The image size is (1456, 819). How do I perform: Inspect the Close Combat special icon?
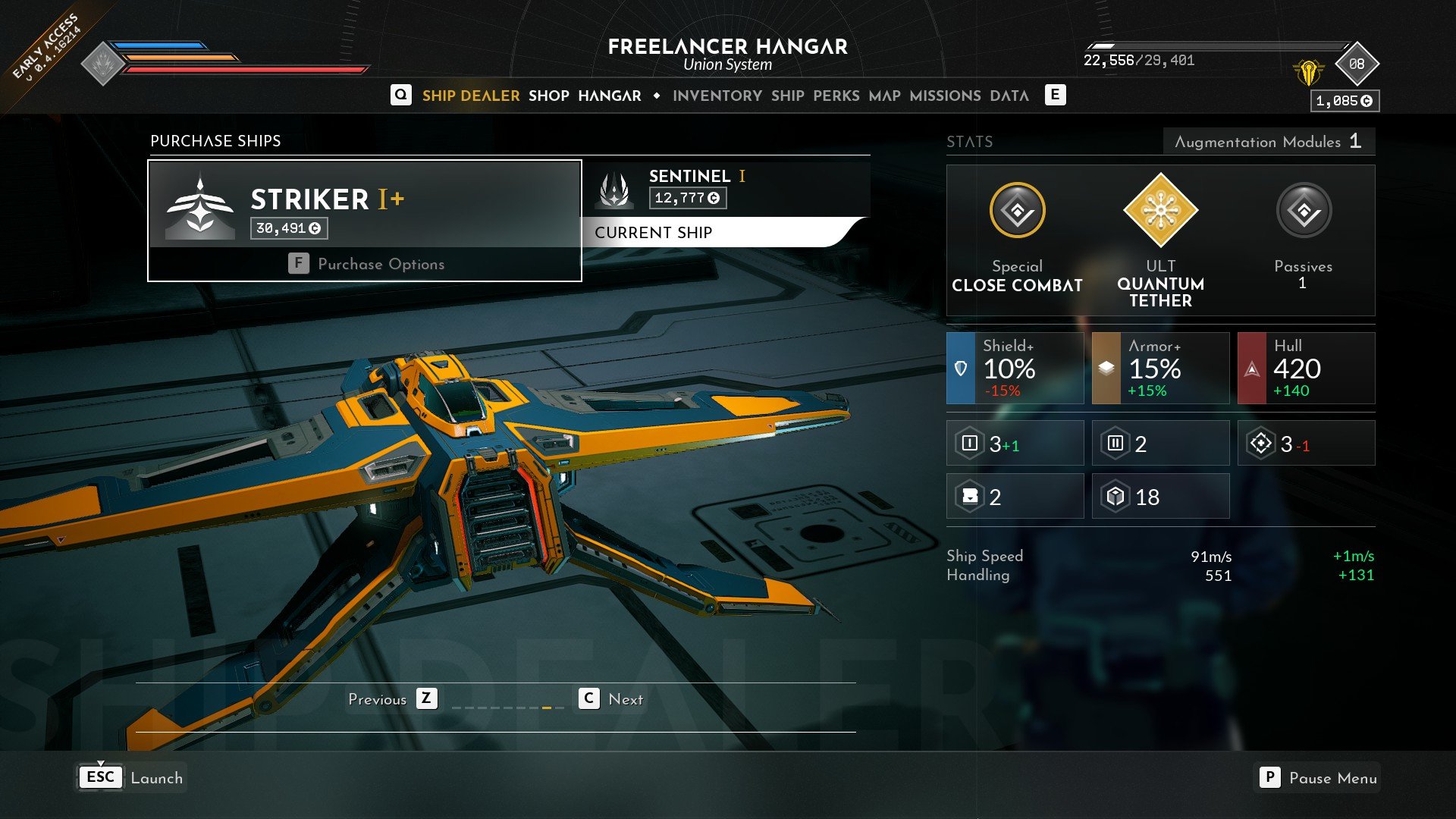coord(1017,210)
